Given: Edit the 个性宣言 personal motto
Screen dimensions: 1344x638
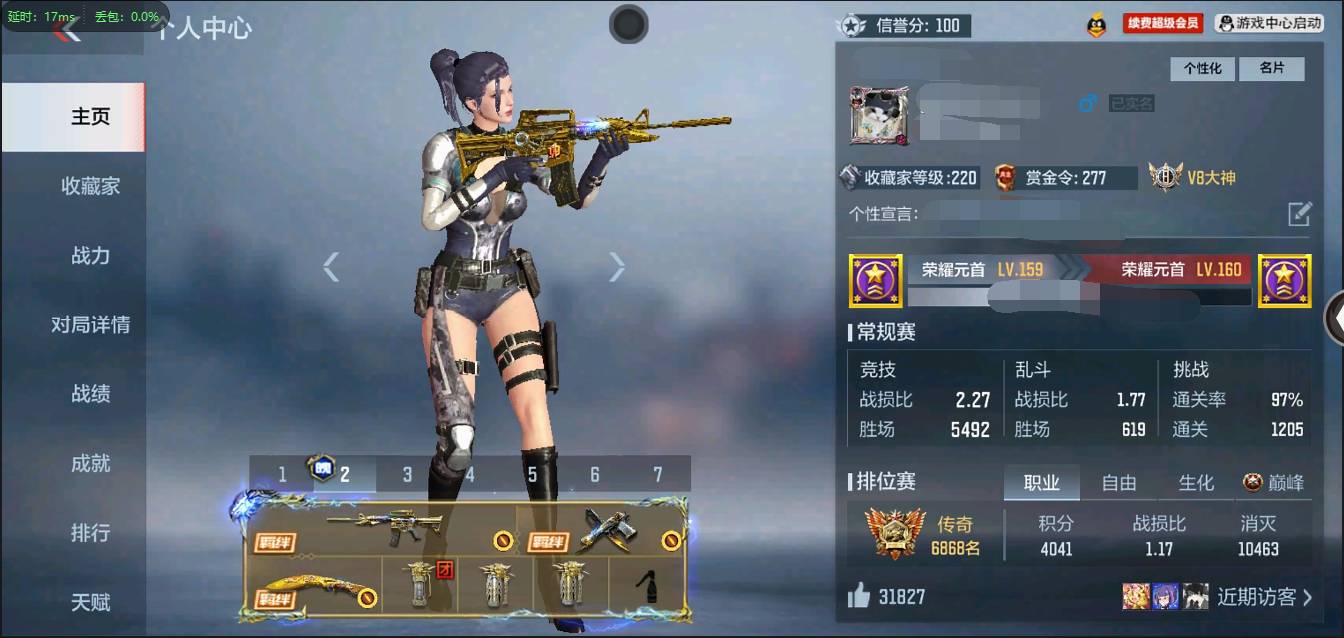Looking at the screenshot, I should [x=1298, y=213].
